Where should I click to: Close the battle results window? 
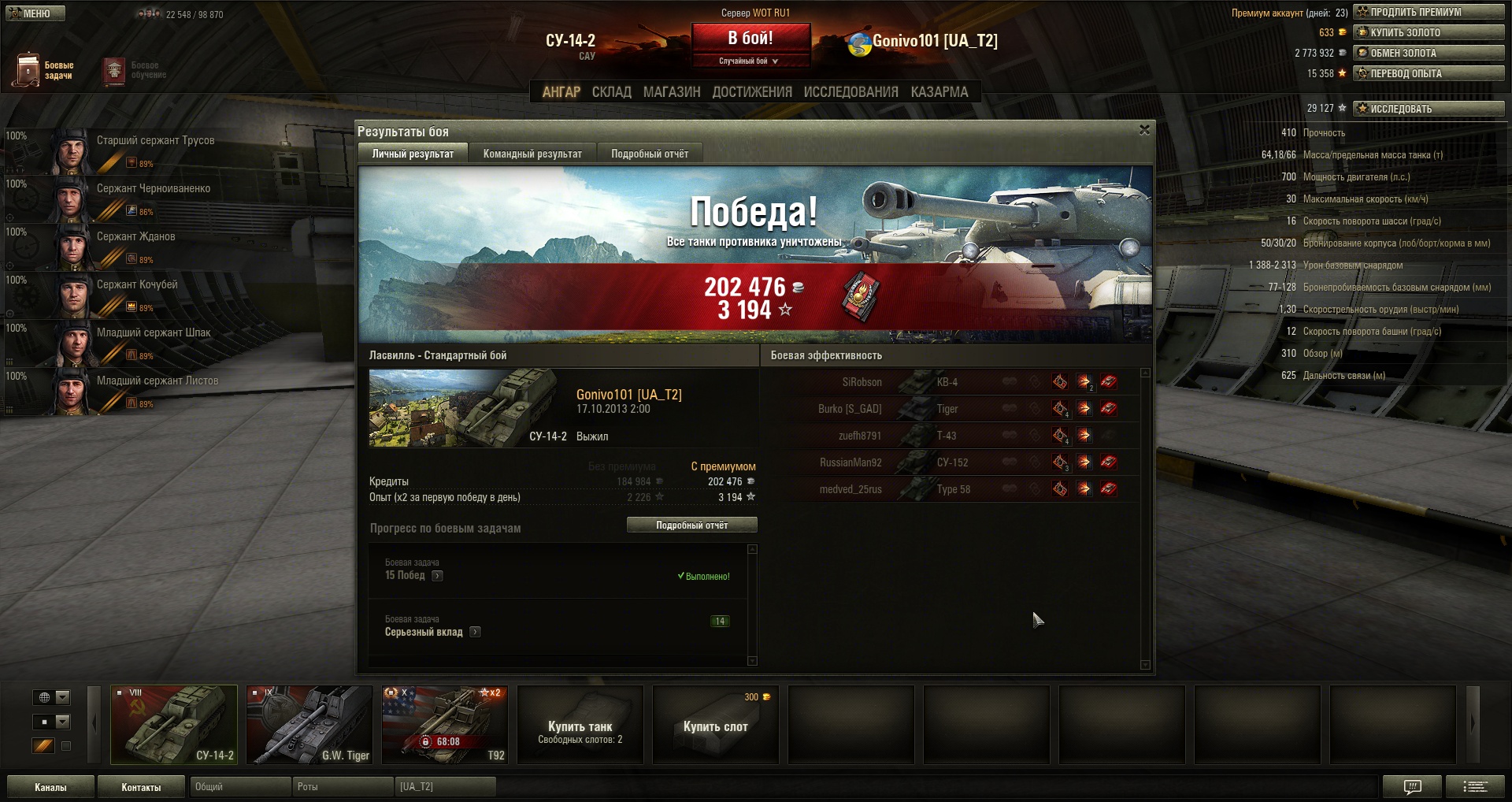[1144, 130]
